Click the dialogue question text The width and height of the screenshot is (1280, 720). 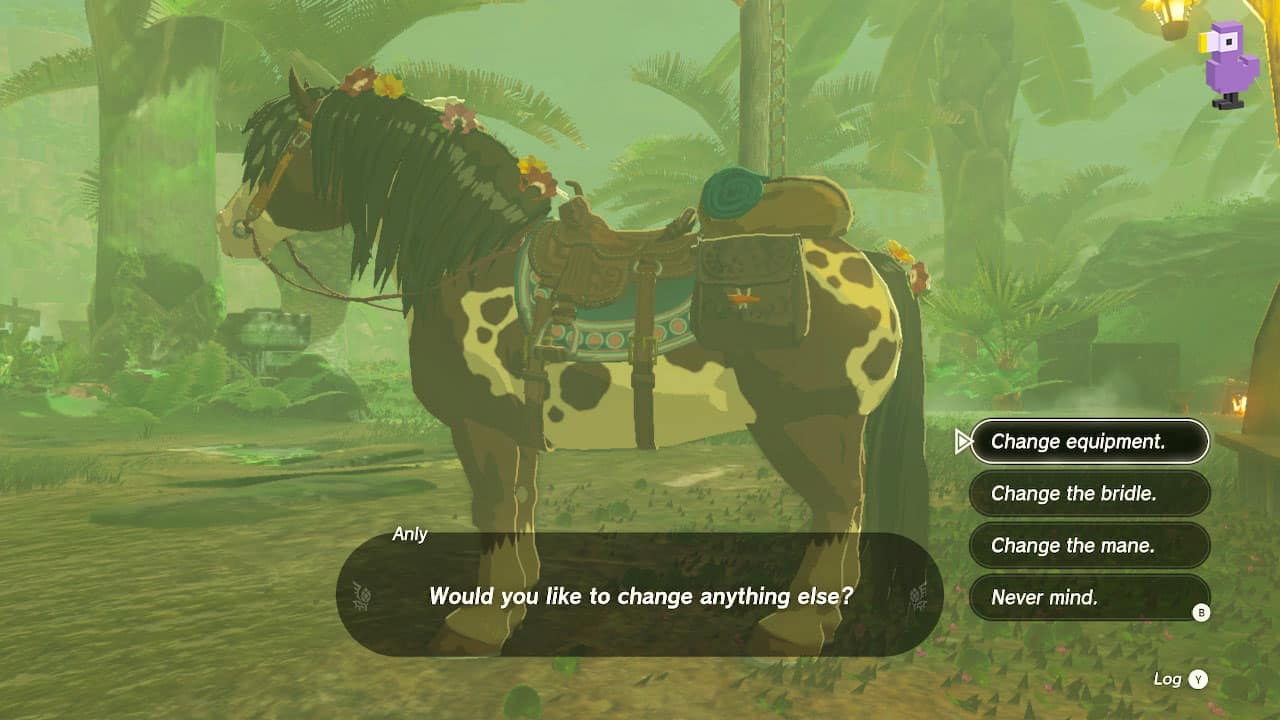[x=639, y=594]
